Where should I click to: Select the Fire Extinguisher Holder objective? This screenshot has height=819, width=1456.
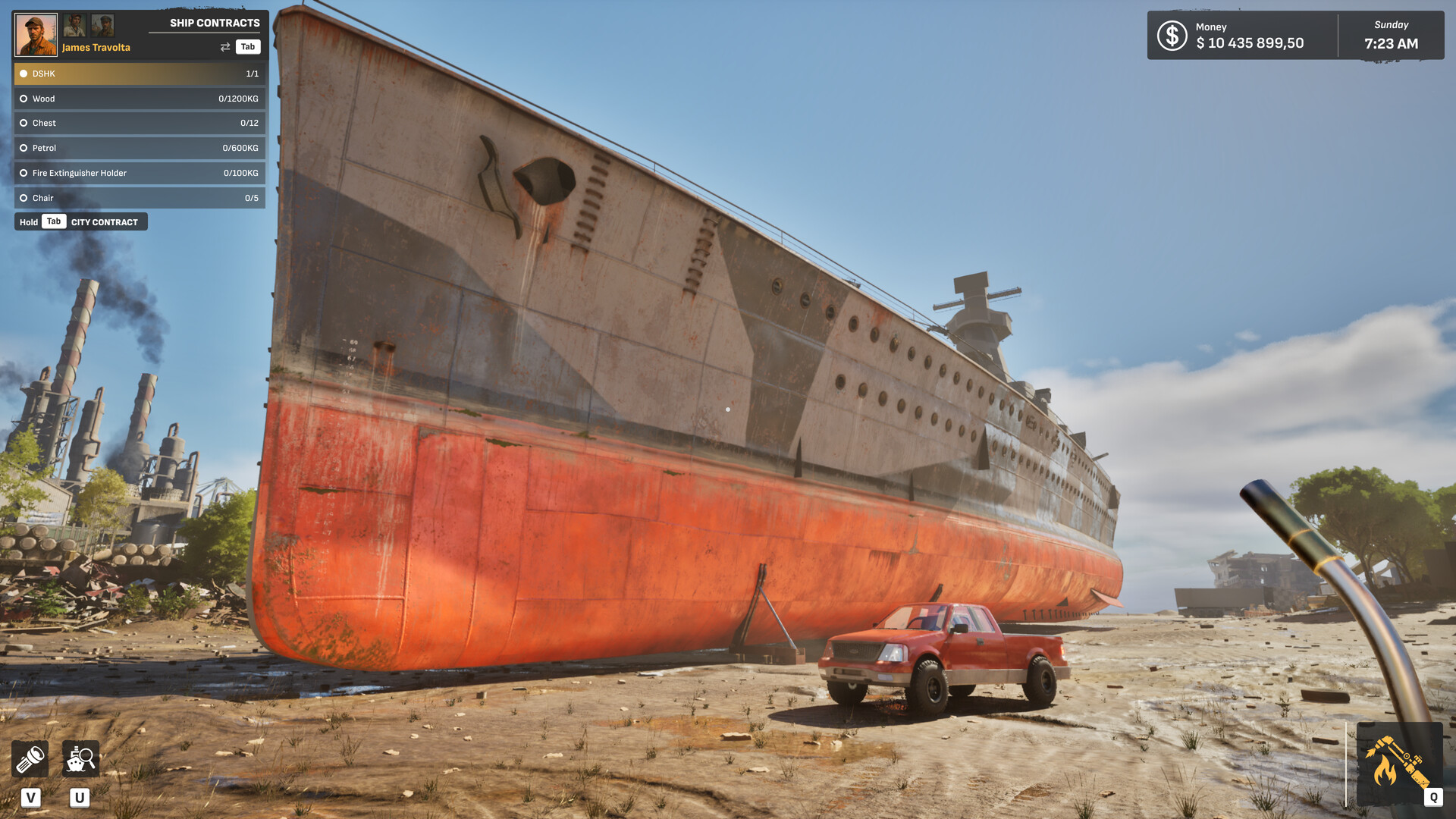(140, 173)
